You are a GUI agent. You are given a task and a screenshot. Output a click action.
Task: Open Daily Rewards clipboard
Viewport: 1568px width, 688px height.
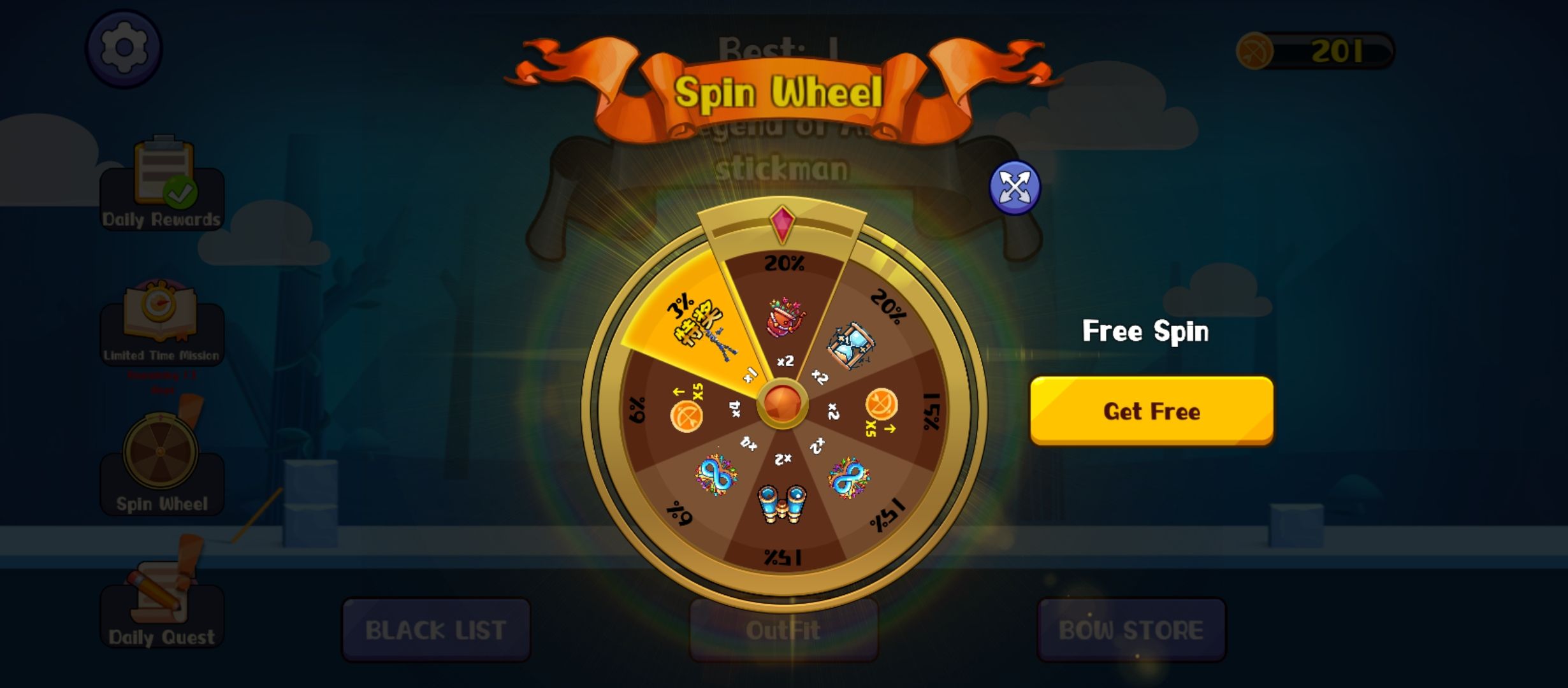point(162,184)
